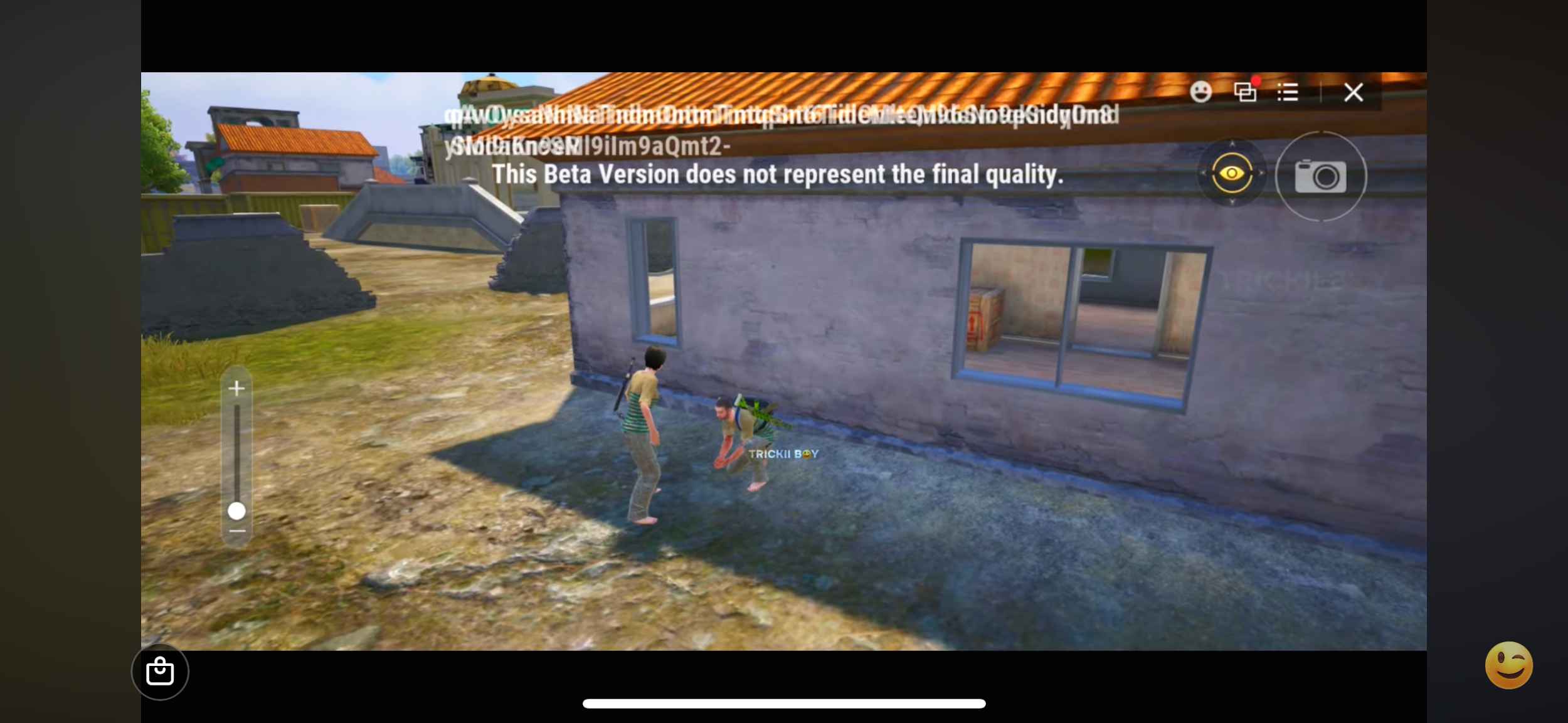Screen dimensions: 1568x723
Task: Open the emoji reactions panel
Action: coord(1200,92)
